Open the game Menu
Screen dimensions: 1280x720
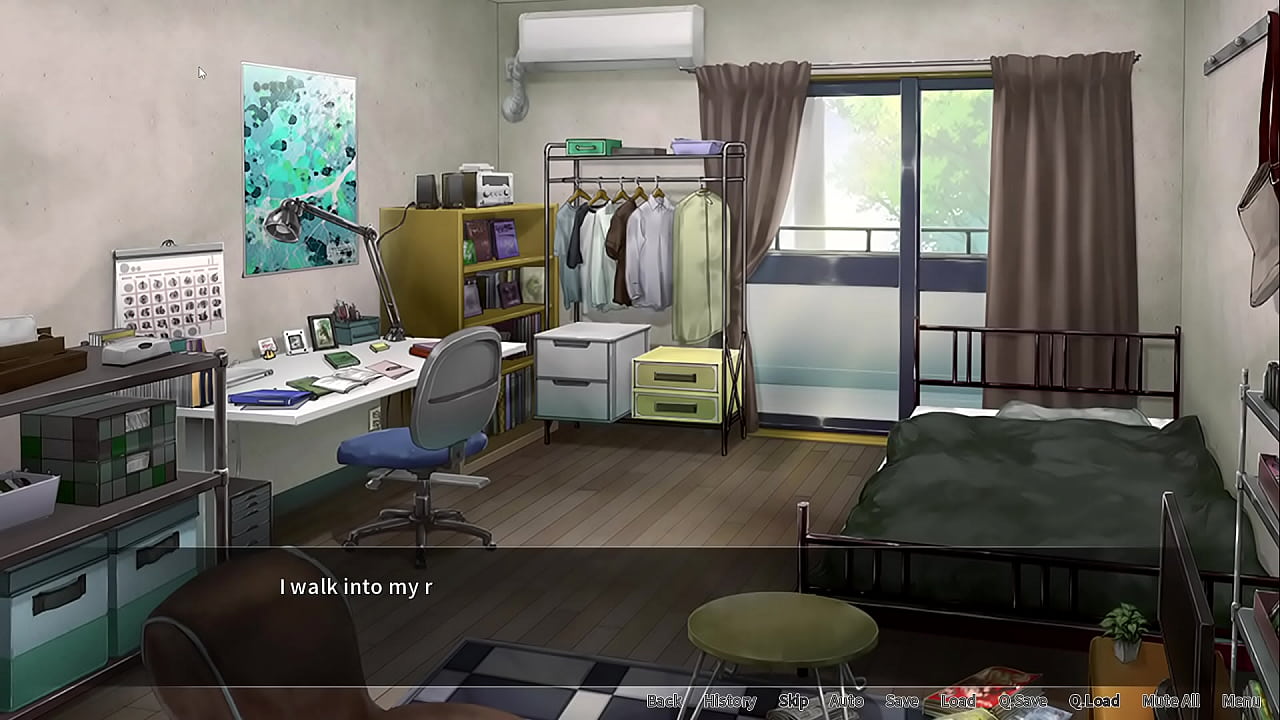(1241, 701)
